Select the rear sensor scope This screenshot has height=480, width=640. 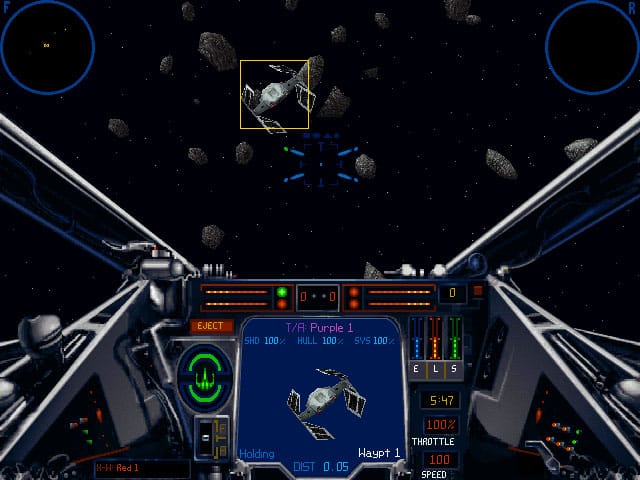coord(592,46)
